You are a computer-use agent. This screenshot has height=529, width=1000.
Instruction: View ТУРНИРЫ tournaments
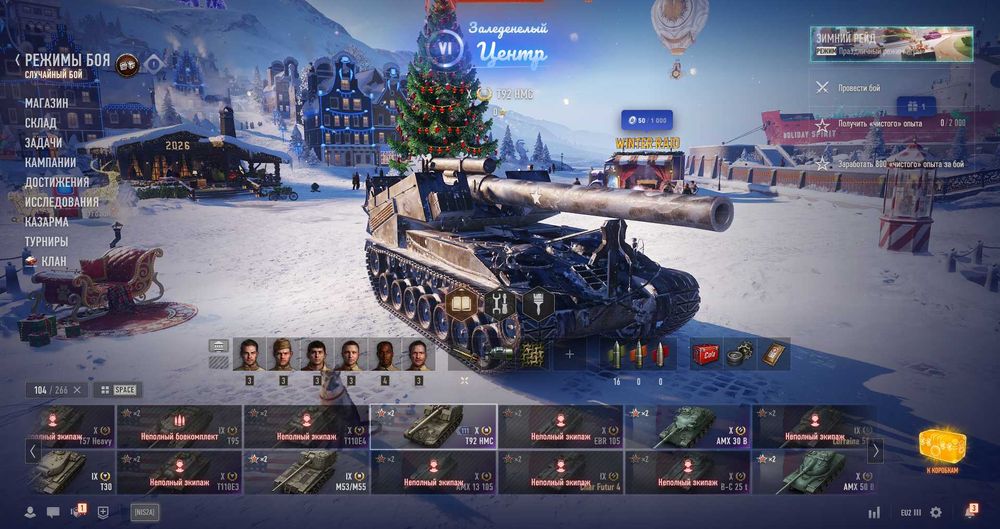pyautogui.click(x=46, y=242)
